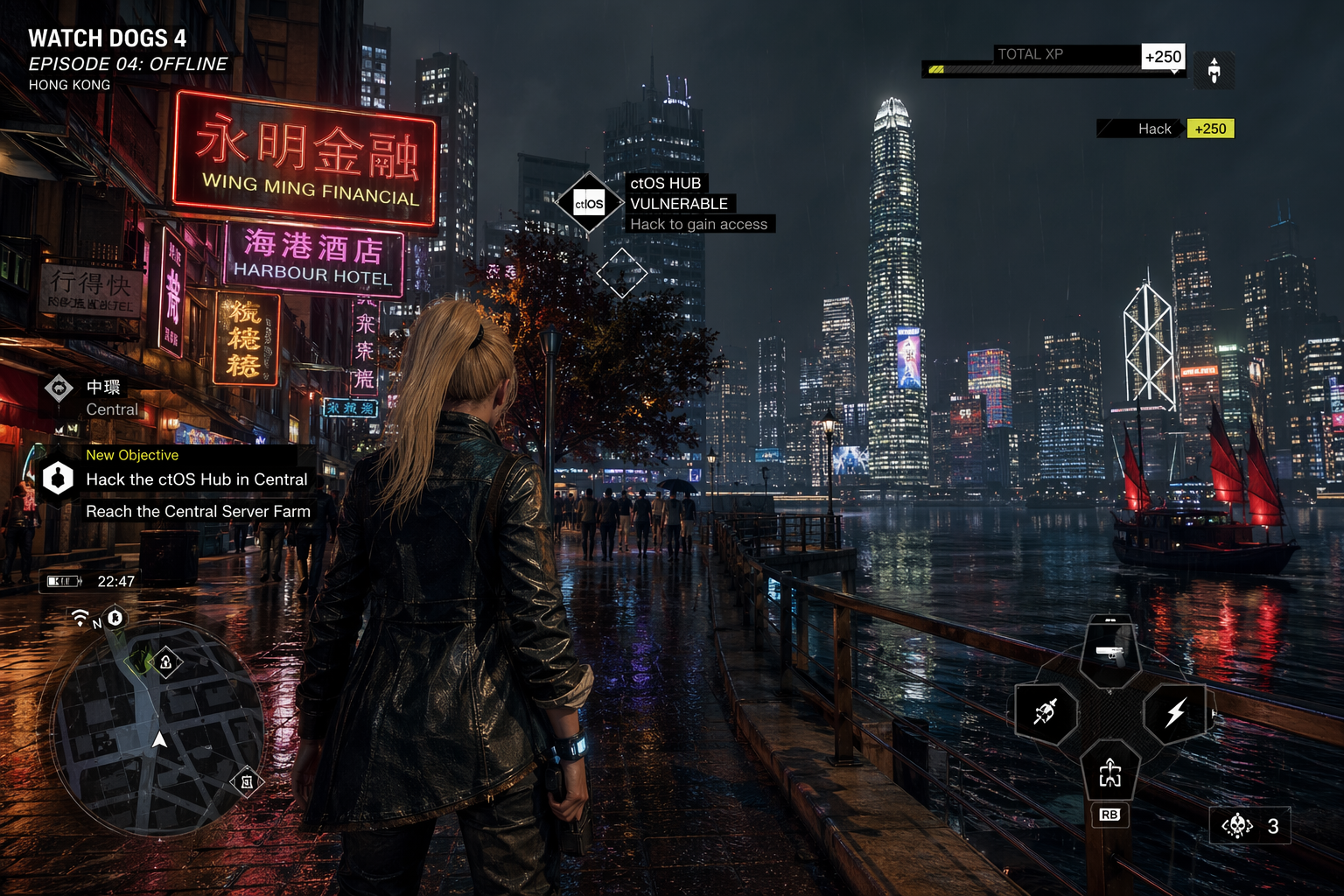
Task: Select the drone slot in the wheel
Action: 1109,773
